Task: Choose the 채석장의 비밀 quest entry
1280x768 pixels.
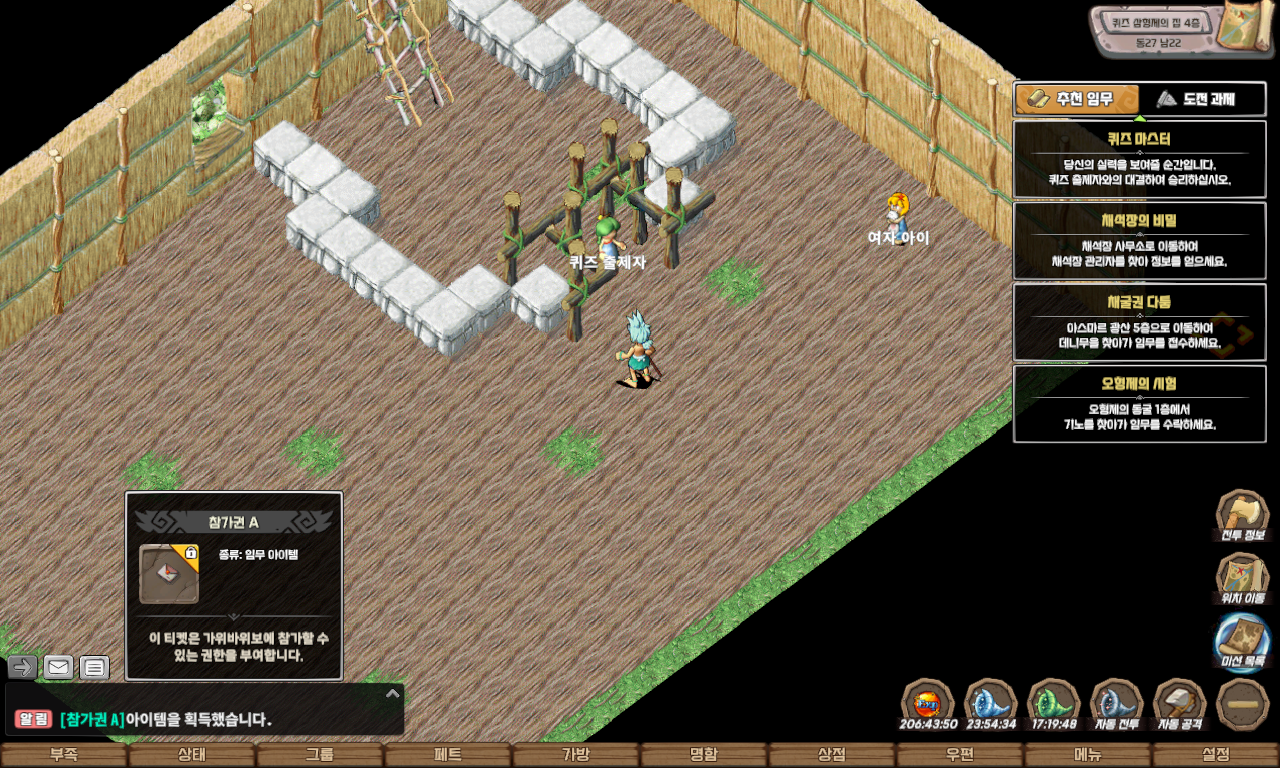Action: (x=1139, y=241)
